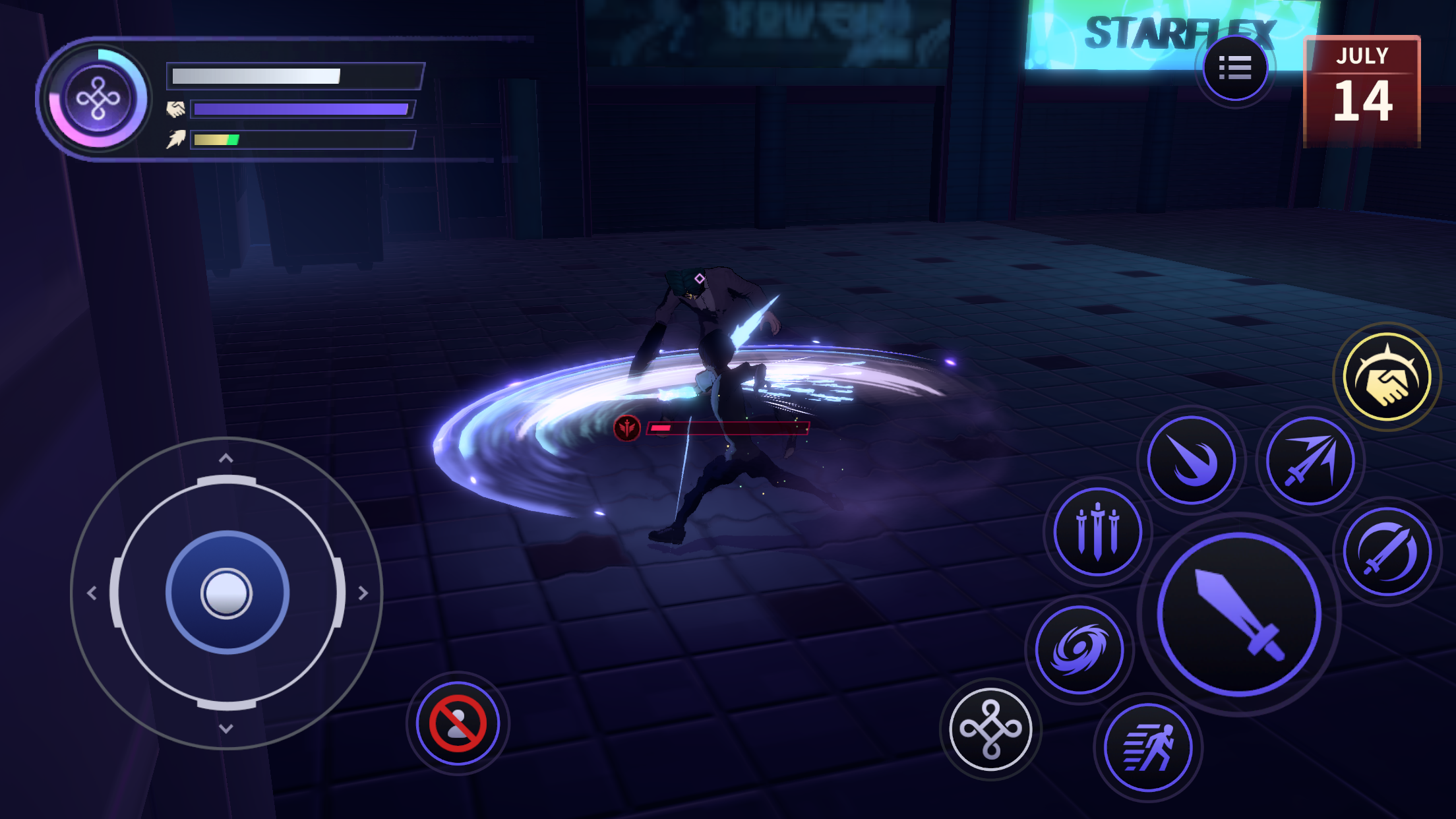
Task: Use the crescent slash skill
Action: click(1191, 460)
